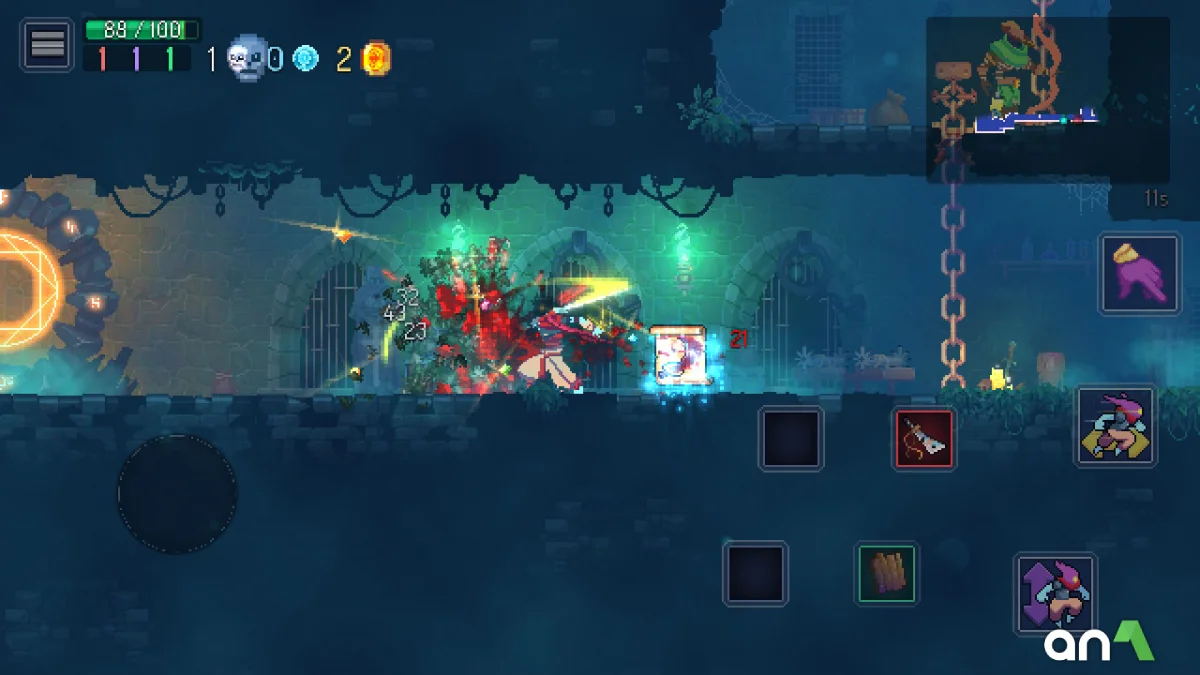The width and height of the screenshot is (1200, 675).
Task: Tap the jump button with purple arrows
Action: 1056,594
